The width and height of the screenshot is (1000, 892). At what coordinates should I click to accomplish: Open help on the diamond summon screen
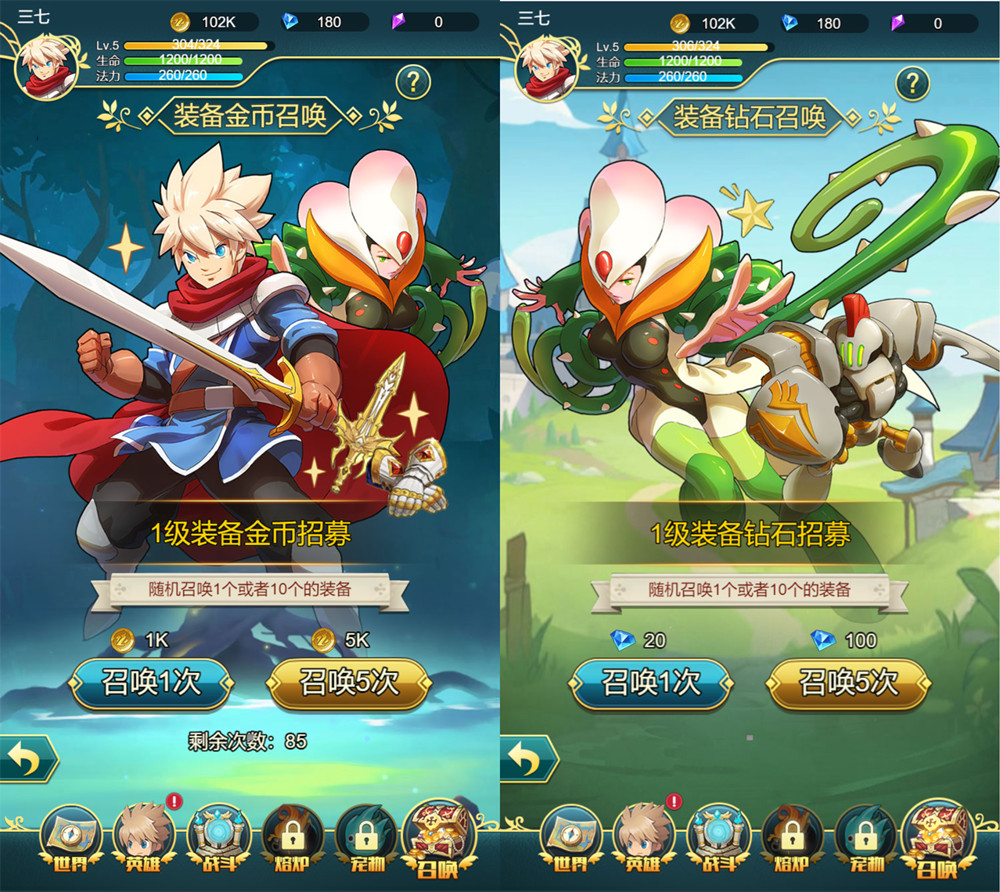912,82
